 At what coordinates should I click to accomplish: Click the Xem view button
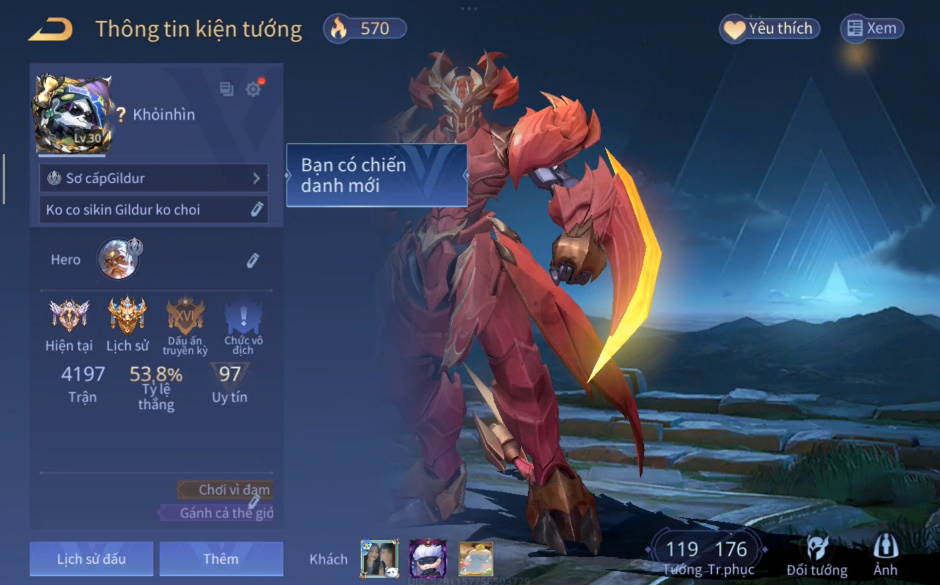[871, 29]
